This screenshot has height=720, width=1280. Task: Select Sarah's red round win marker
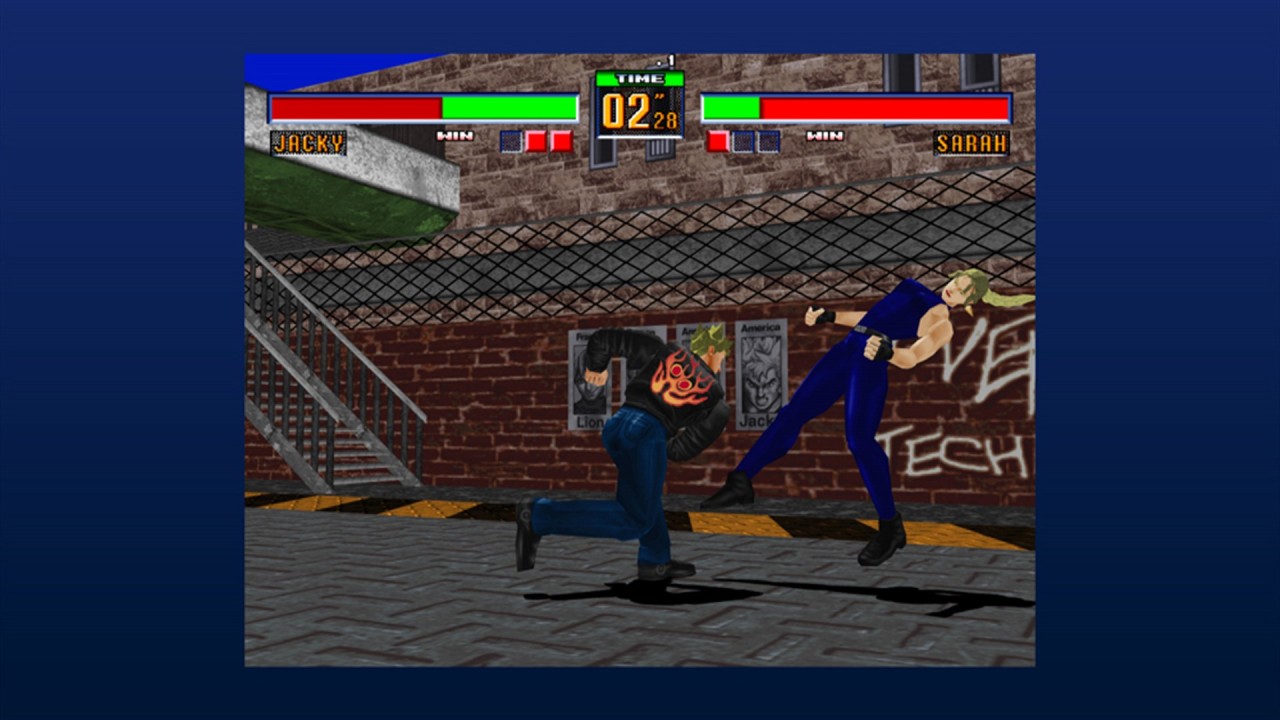click(x=717, y=140)
